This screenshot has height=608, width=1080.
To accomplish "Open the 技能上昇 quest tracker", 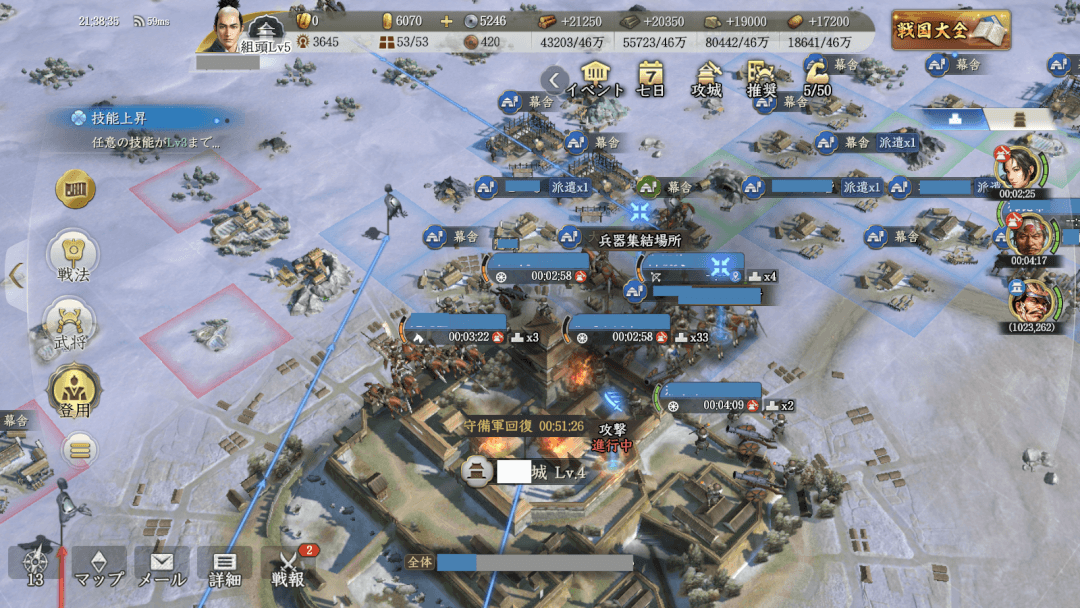I will (140, 129).
